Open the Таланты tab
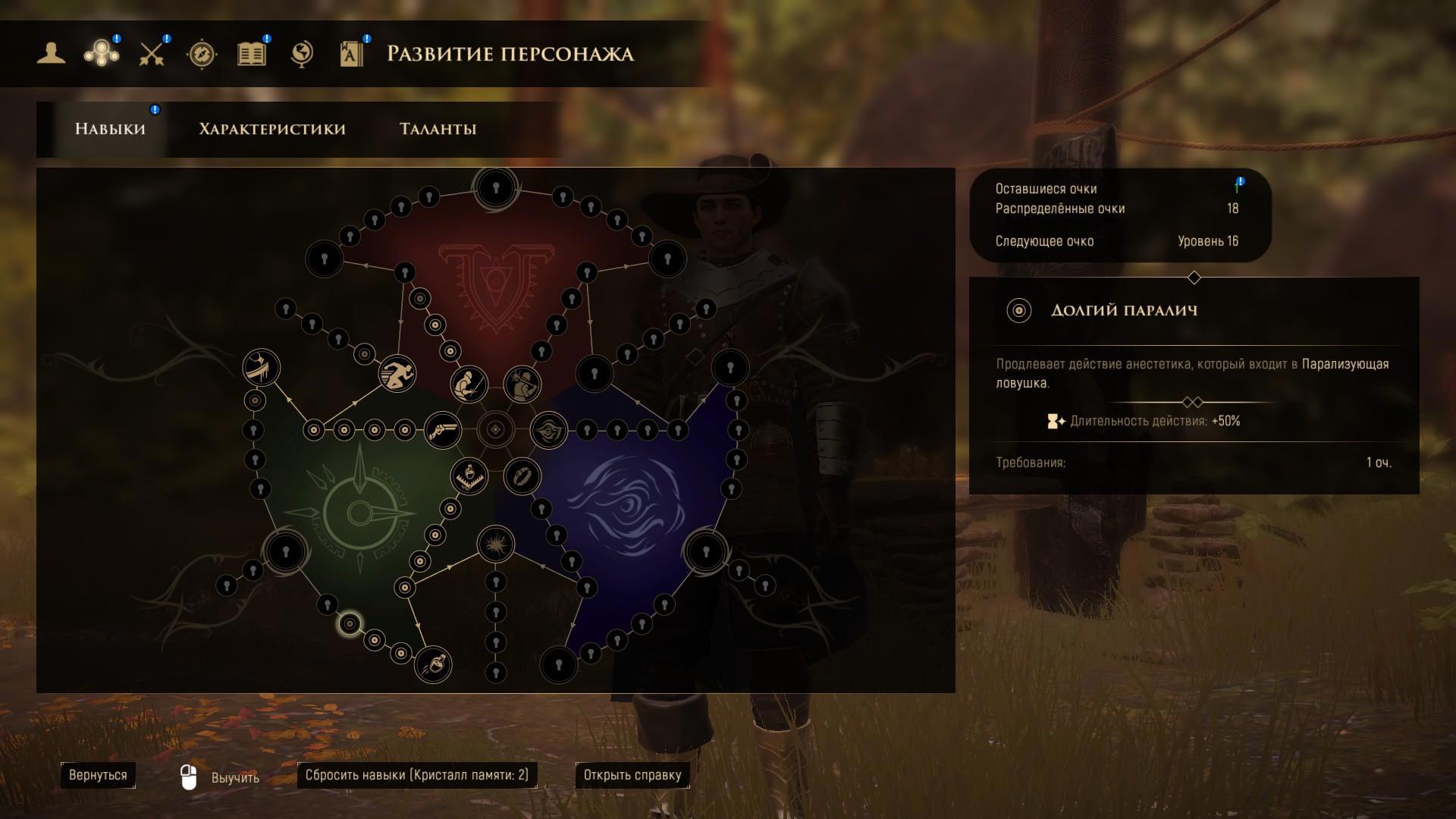Viewport: 1456px width, 819px height. [438, 129]
